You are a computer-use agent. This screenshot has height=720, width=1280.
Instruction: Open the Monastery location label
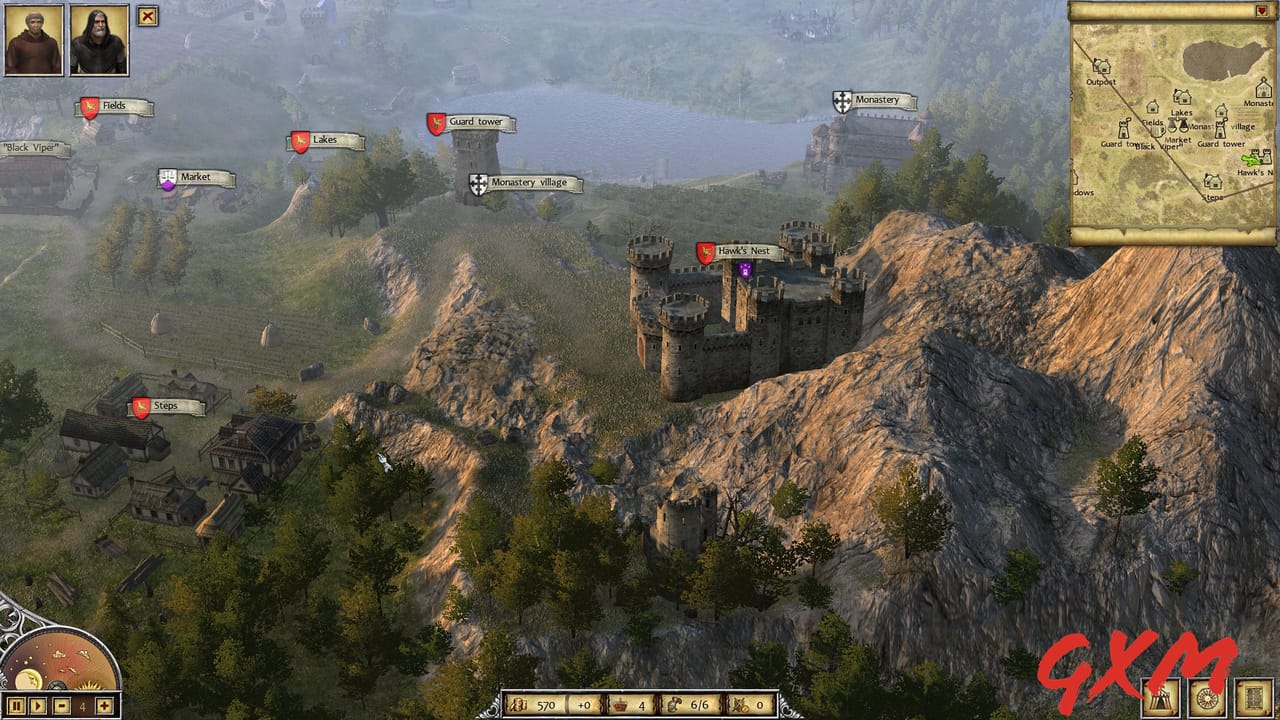click(x=878, y=99)
